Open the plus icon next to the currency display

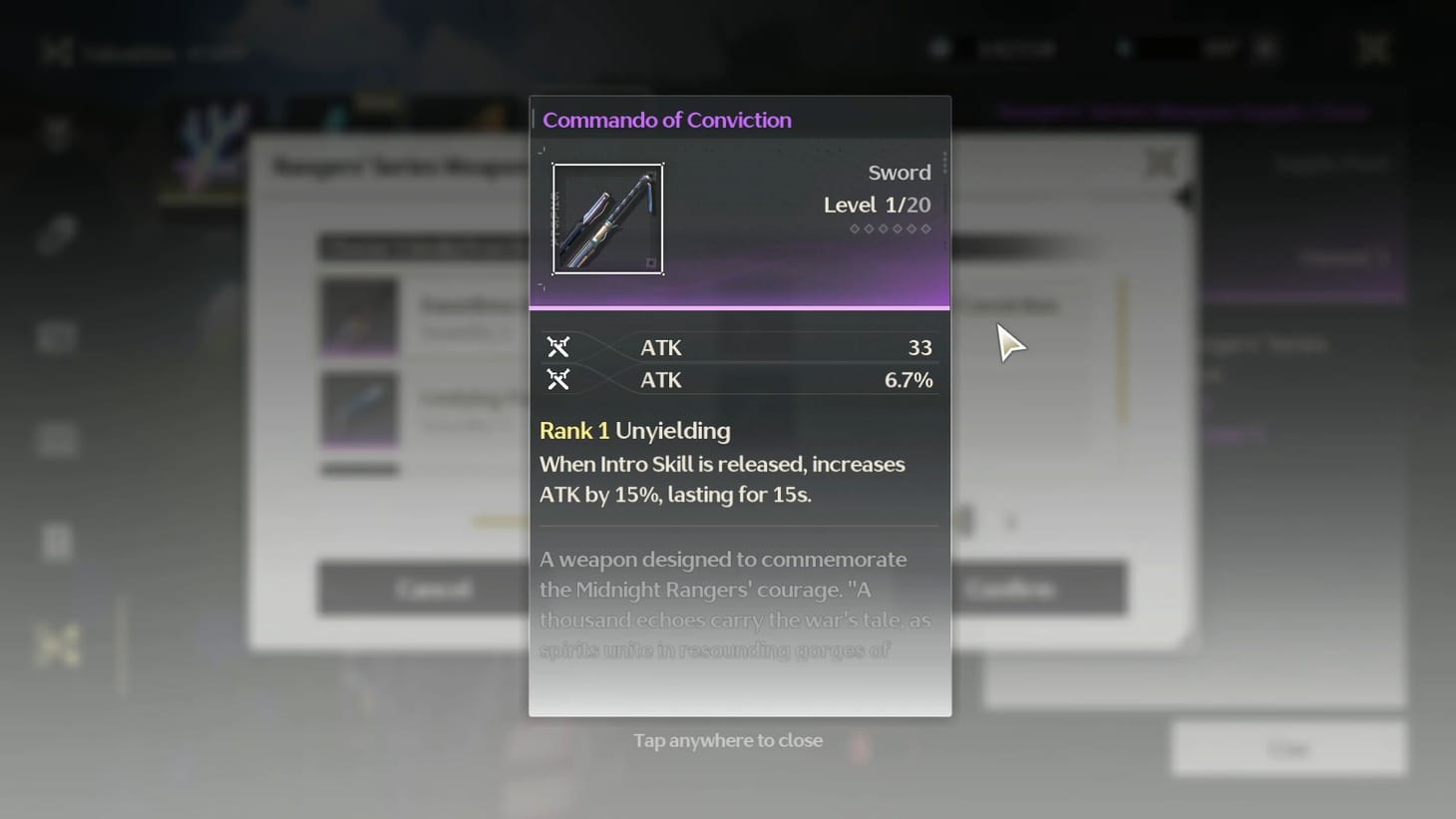[x=1265, y=48]
